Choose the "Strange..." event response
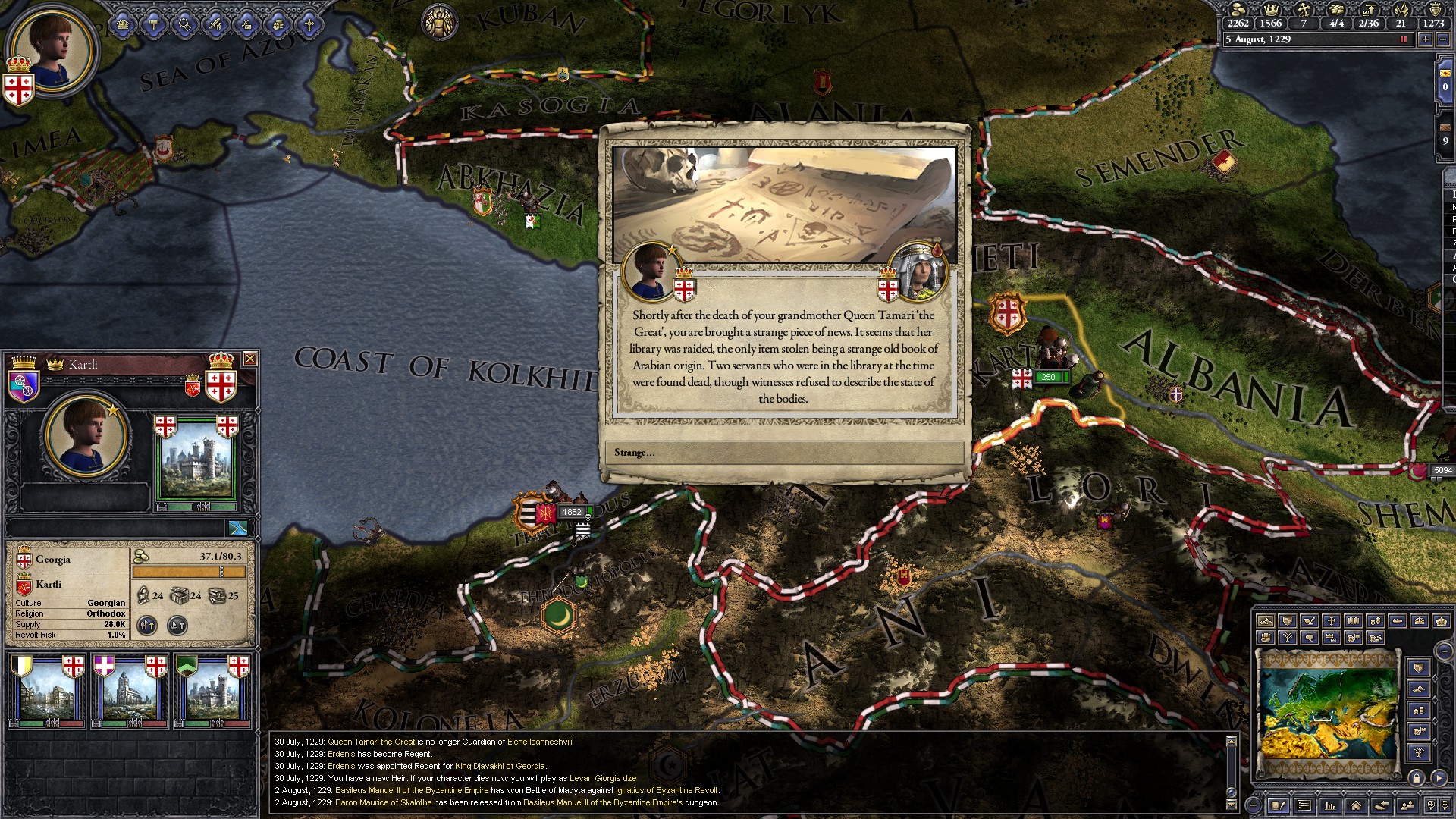Image resolution: width=1456 pixels, height=819 pixels. [784, 453]
